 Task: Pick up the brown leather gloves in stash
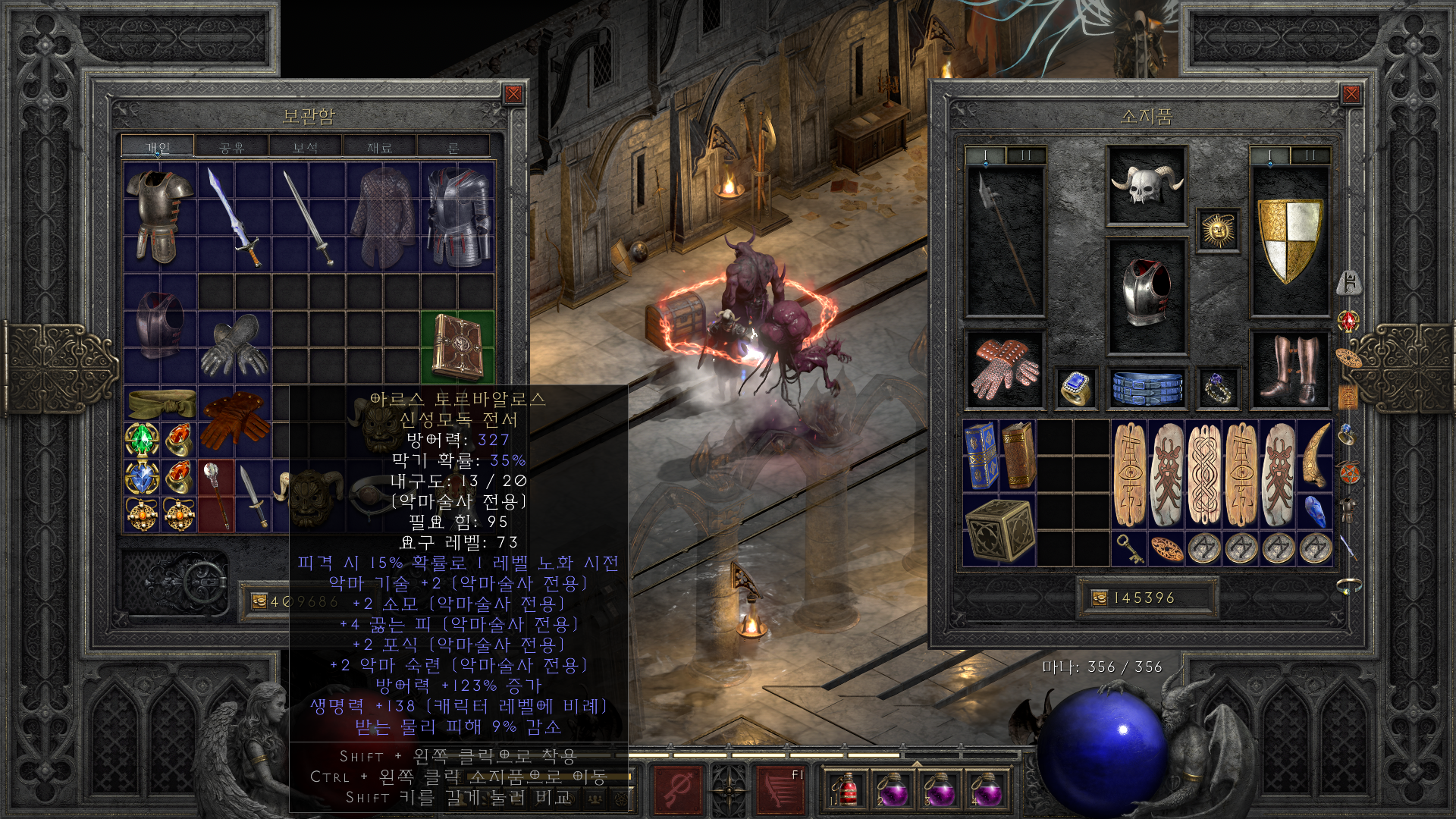tap(234, 421)
